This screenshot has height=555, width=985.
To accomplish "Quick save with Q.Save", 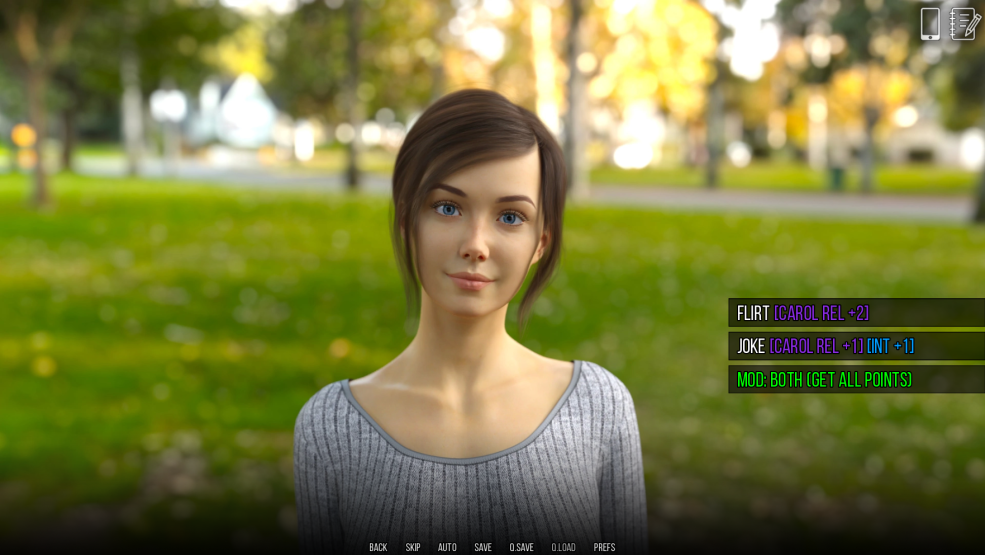I will [521, 547].
